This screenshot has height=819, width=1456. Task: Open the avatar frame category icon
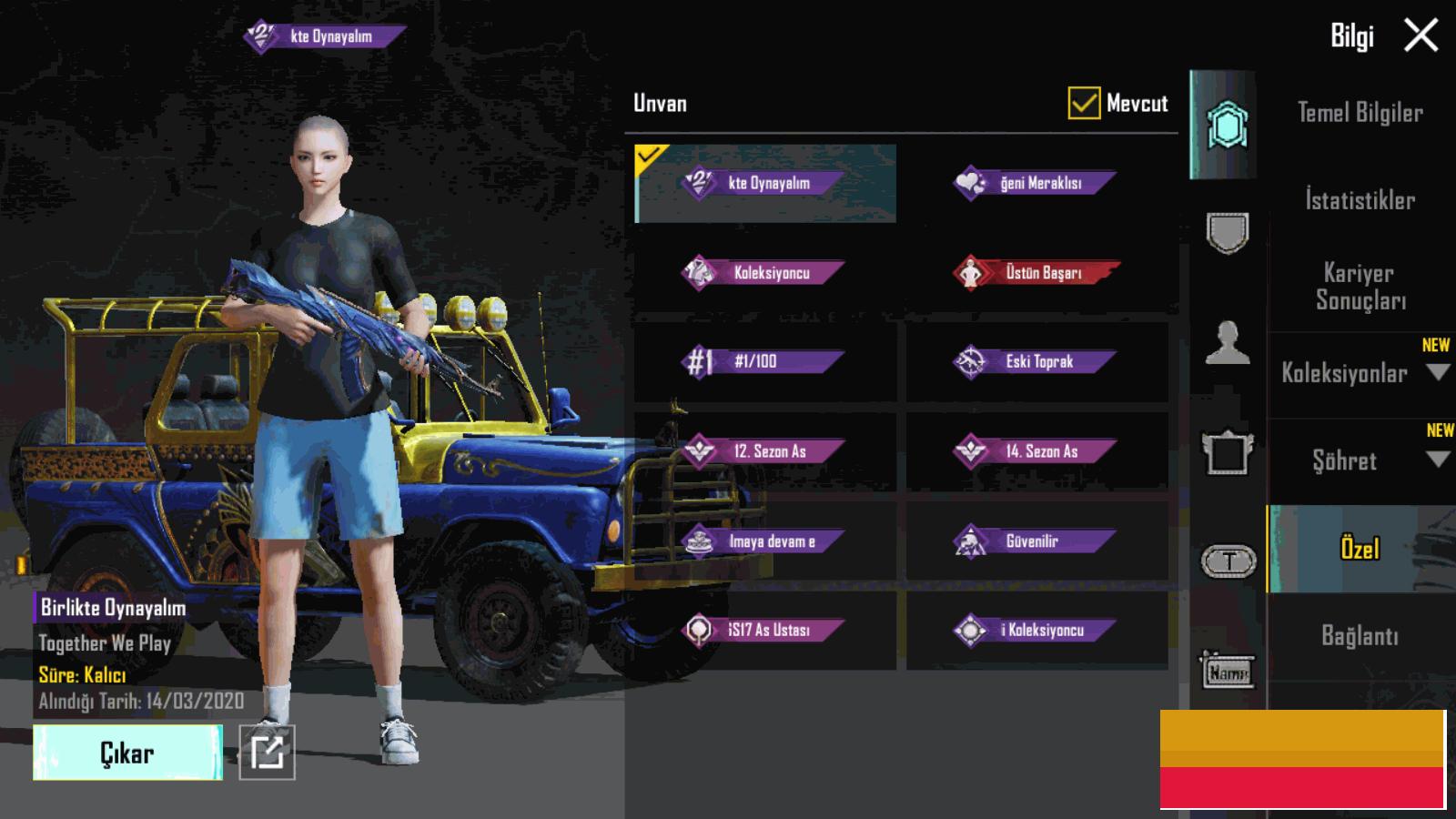[1227, 452]
